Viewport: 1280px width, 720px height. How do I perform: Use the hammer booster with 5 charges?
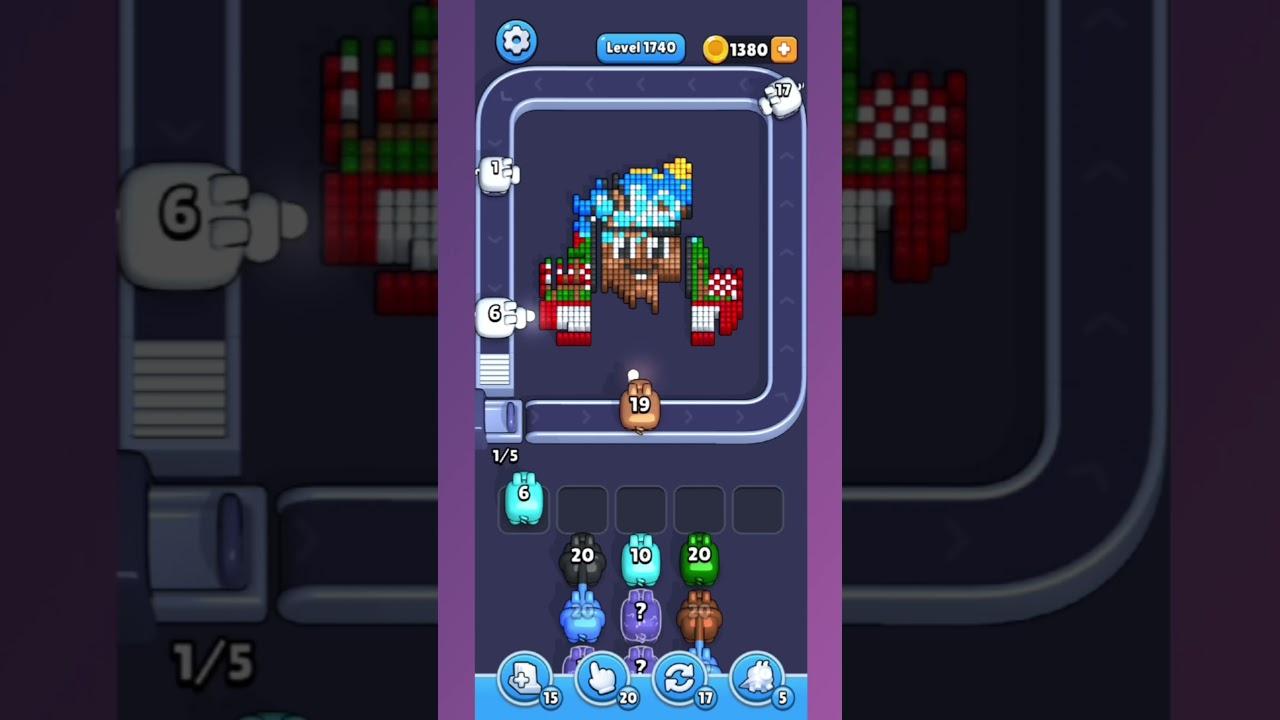(757, 678)
